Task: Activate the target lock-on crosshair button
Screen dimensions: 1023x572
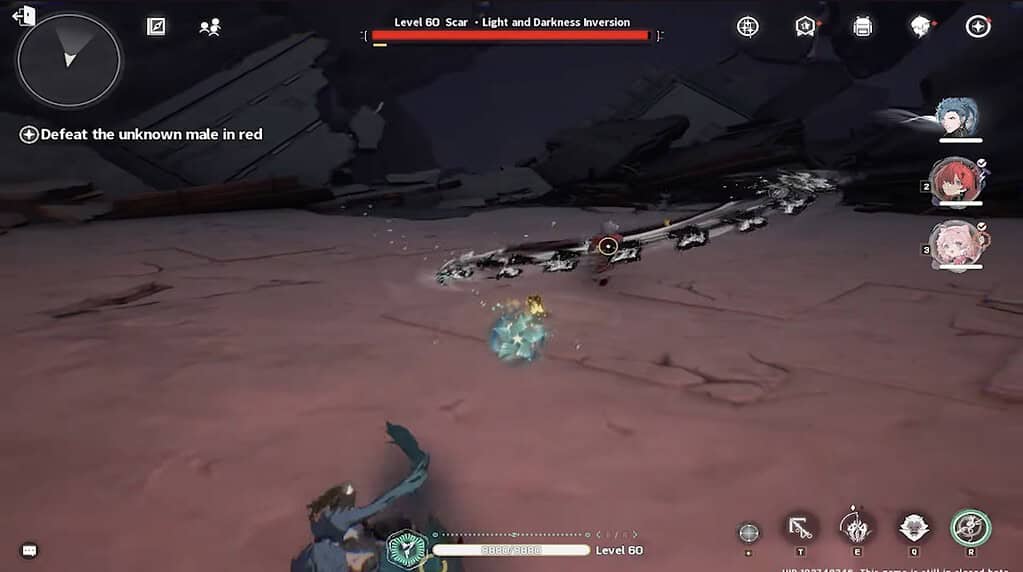Action: point(748,532)
